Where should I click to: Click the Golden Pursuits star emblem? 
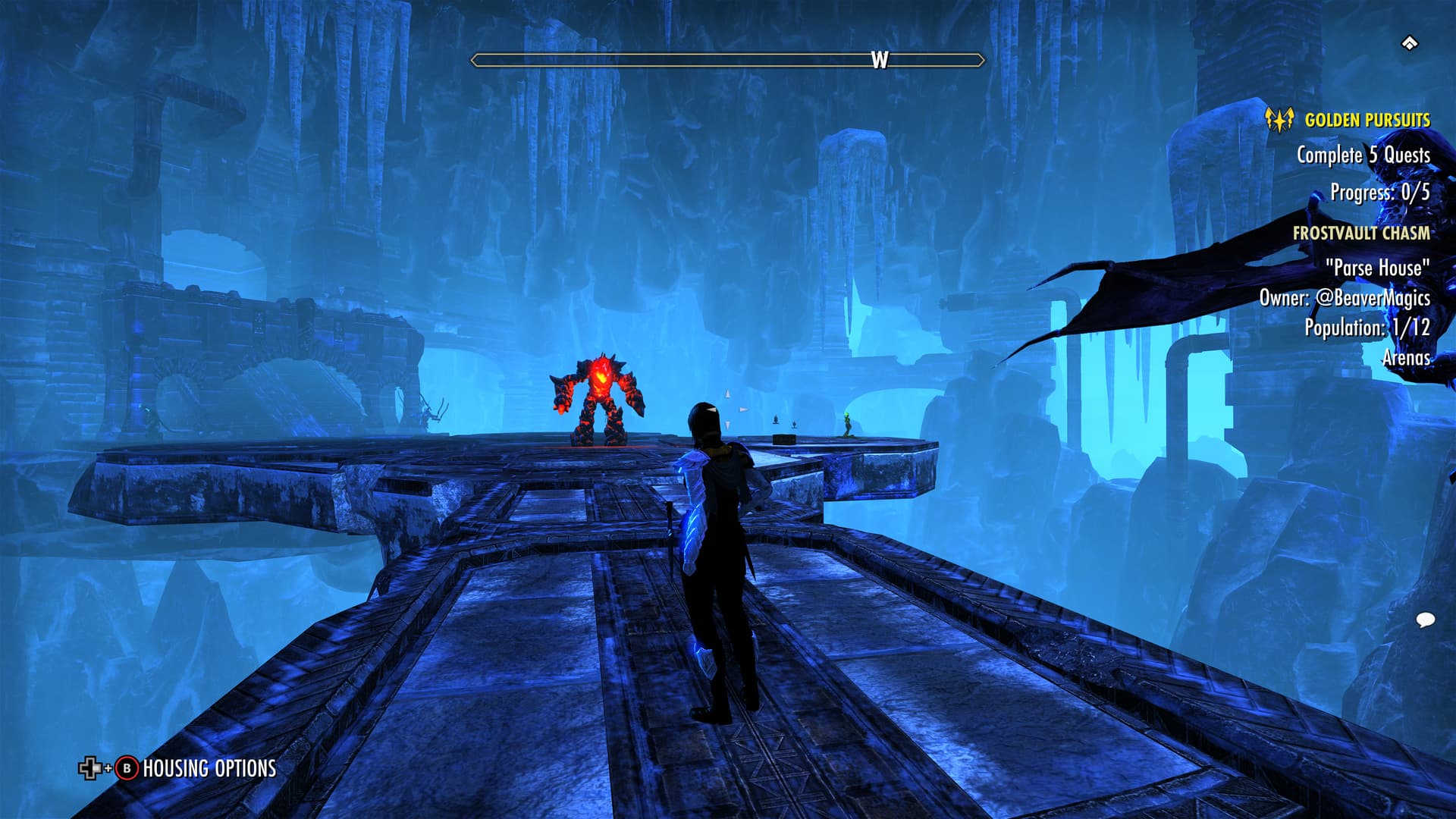(x=1279, y=120)
